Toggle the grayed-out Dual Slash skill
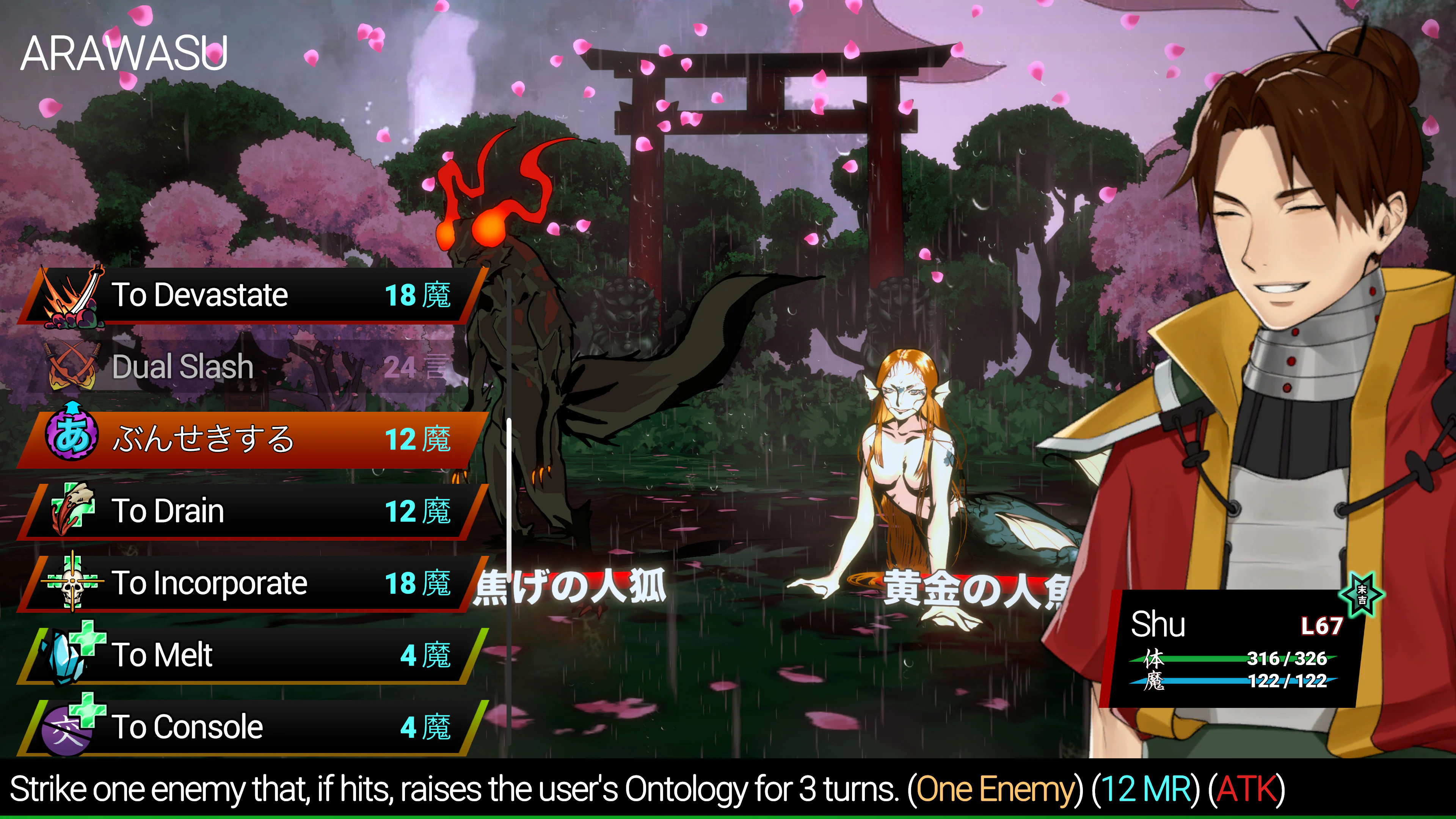 pos(226,367)
